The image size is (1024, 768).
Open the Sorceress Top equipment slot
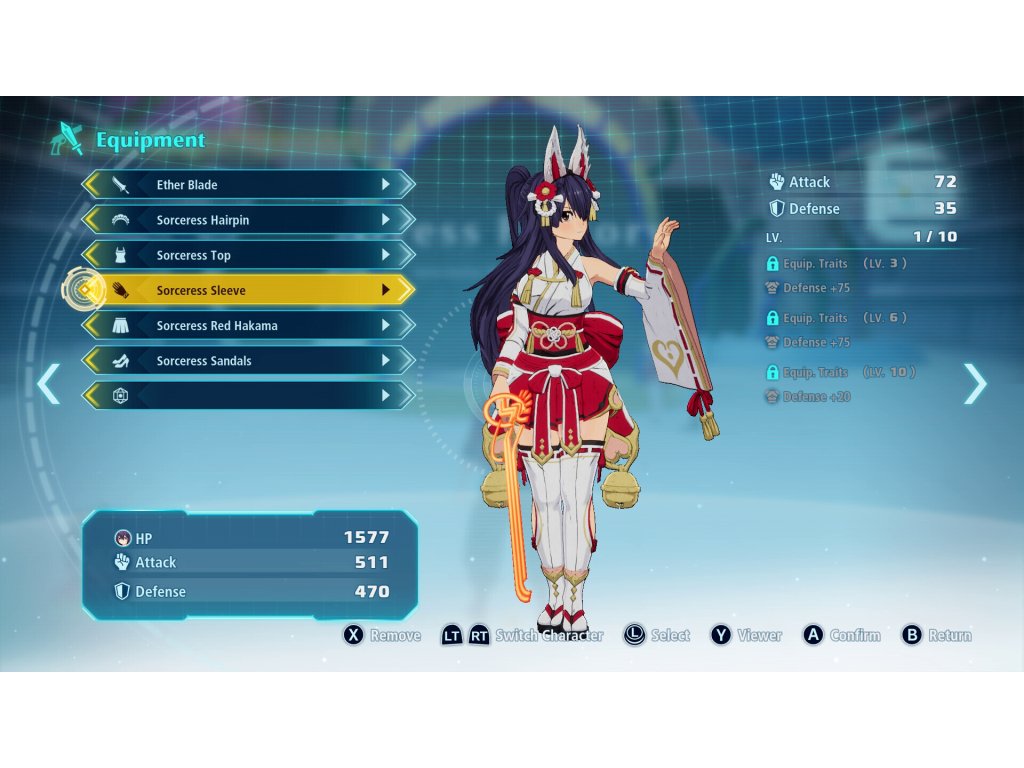(248, 255)
